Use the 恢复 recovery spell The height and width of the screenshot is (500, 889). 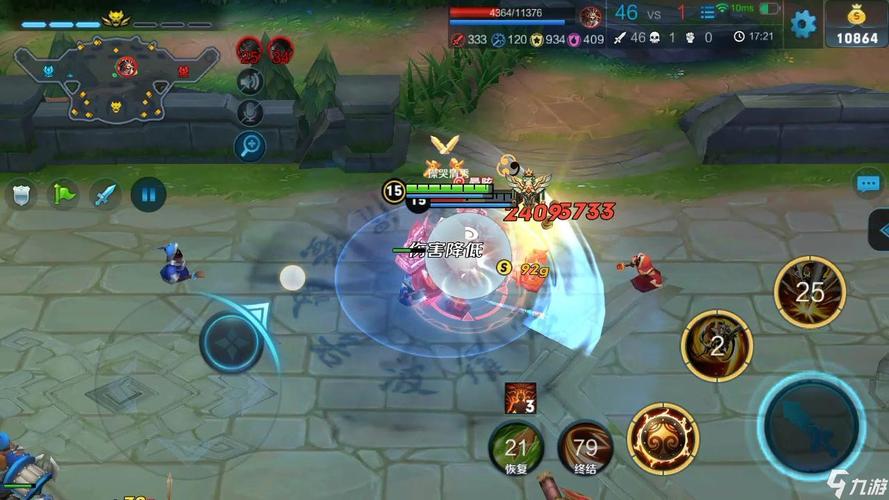[x=516, y=447]
